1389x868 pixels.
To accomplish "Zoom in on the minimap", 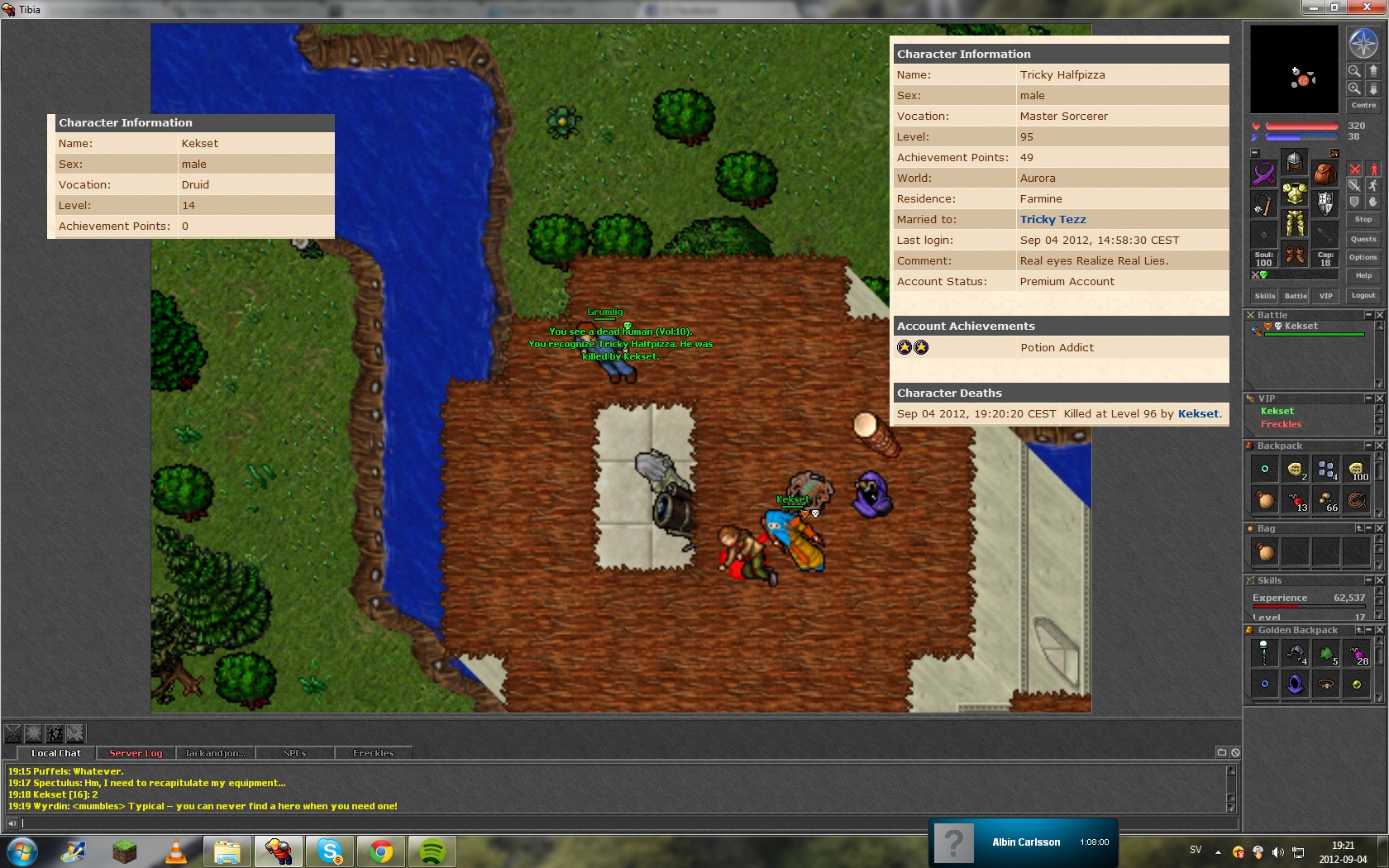I will [x=1354, y=88].
